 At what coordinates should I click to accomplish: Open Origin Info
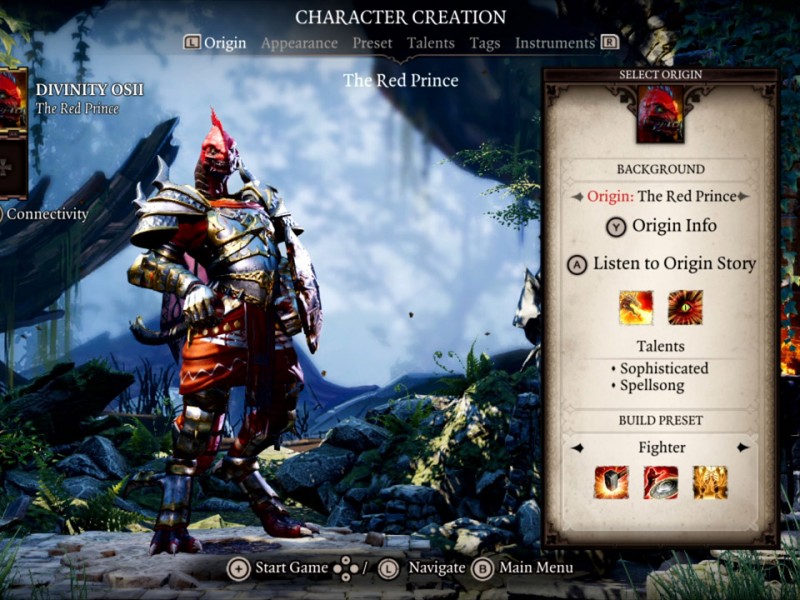(x=661, y=226)
